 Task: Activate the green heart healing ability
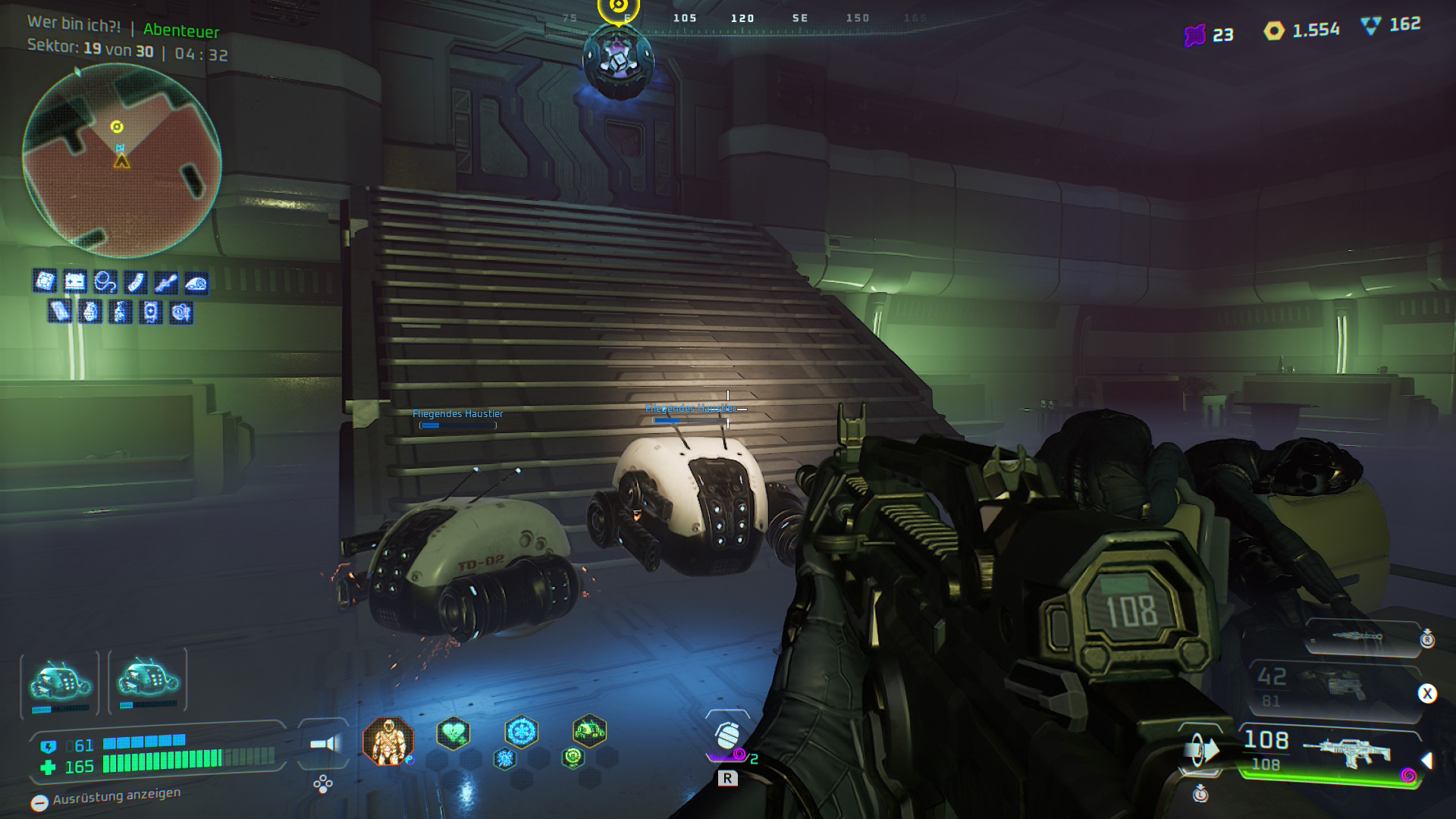[453, 733]
